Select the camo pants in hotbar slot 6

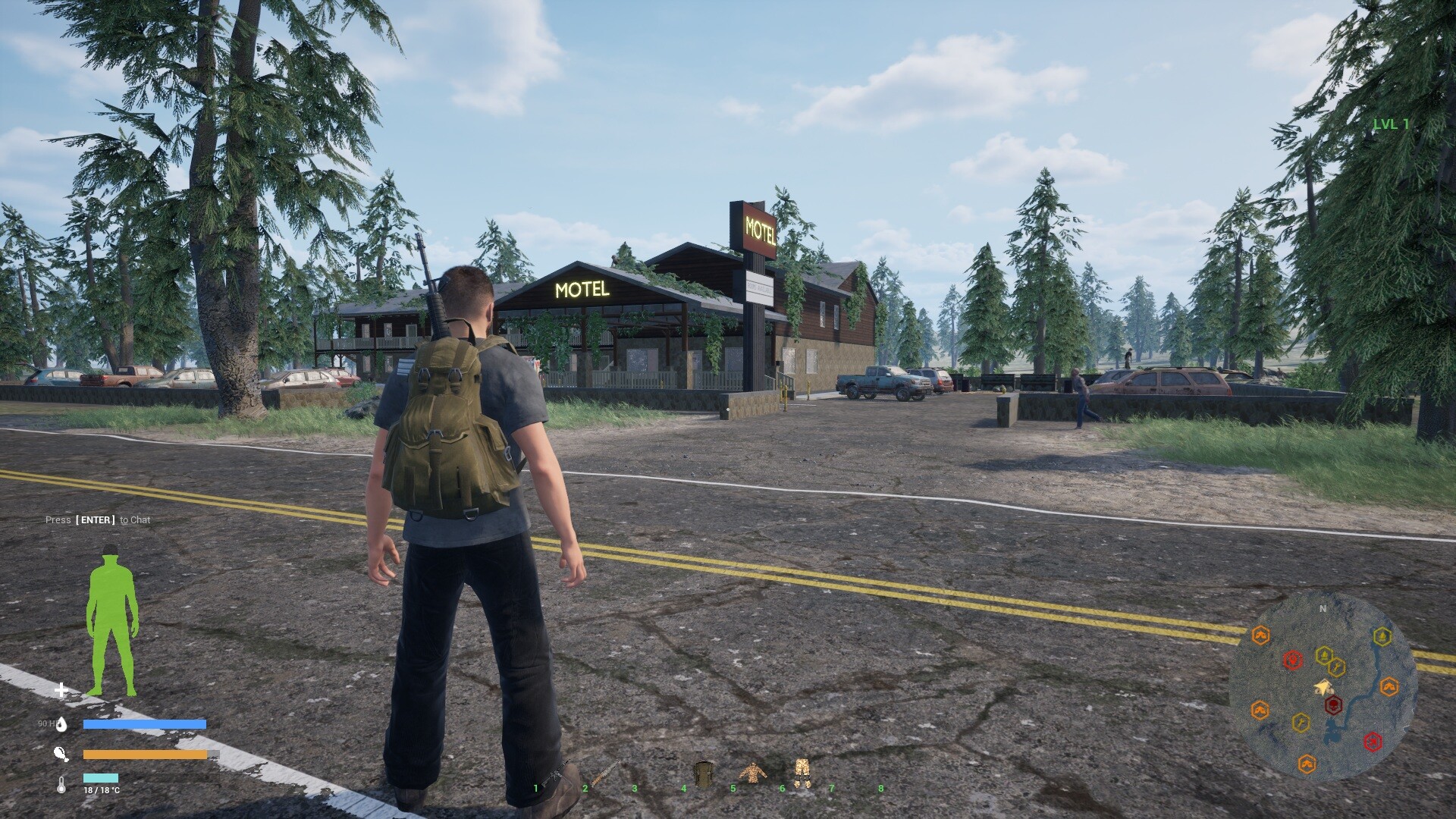[803, 773]
